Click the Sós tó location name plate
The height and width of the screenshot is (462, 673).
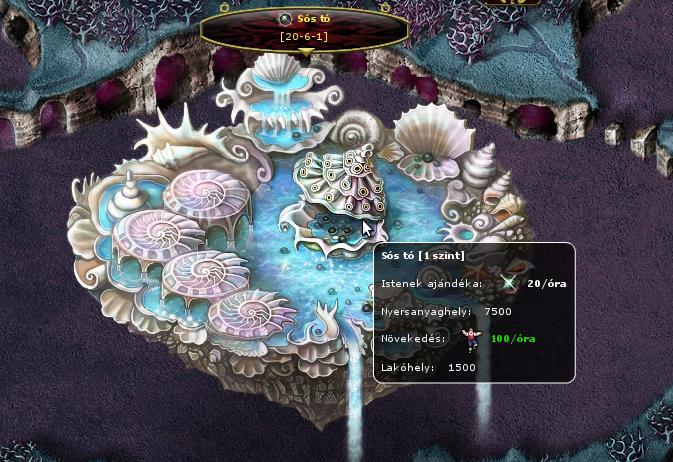coord(304,28)
